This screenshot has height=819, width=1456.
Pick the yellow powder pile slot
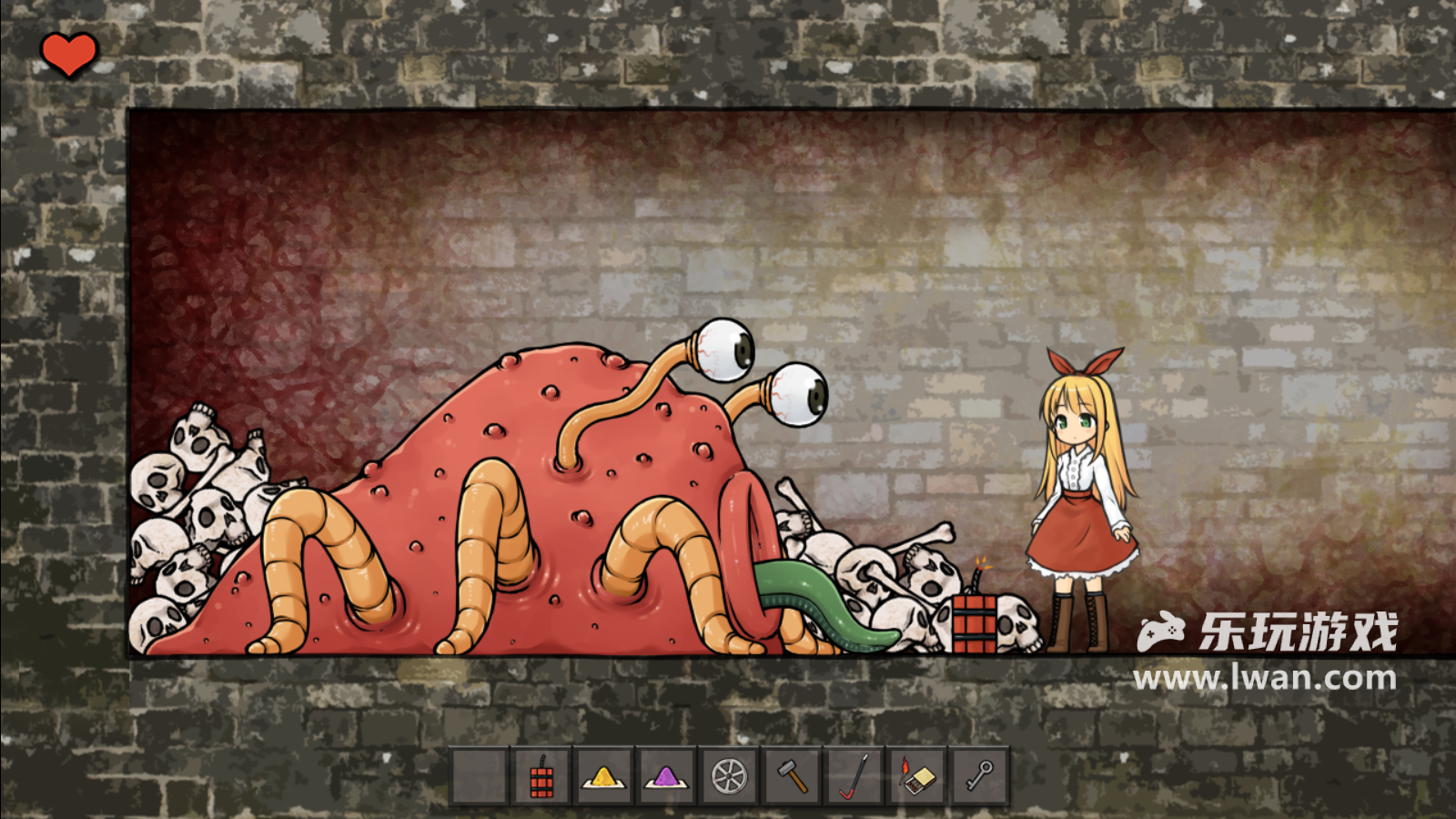click(604, 777)
